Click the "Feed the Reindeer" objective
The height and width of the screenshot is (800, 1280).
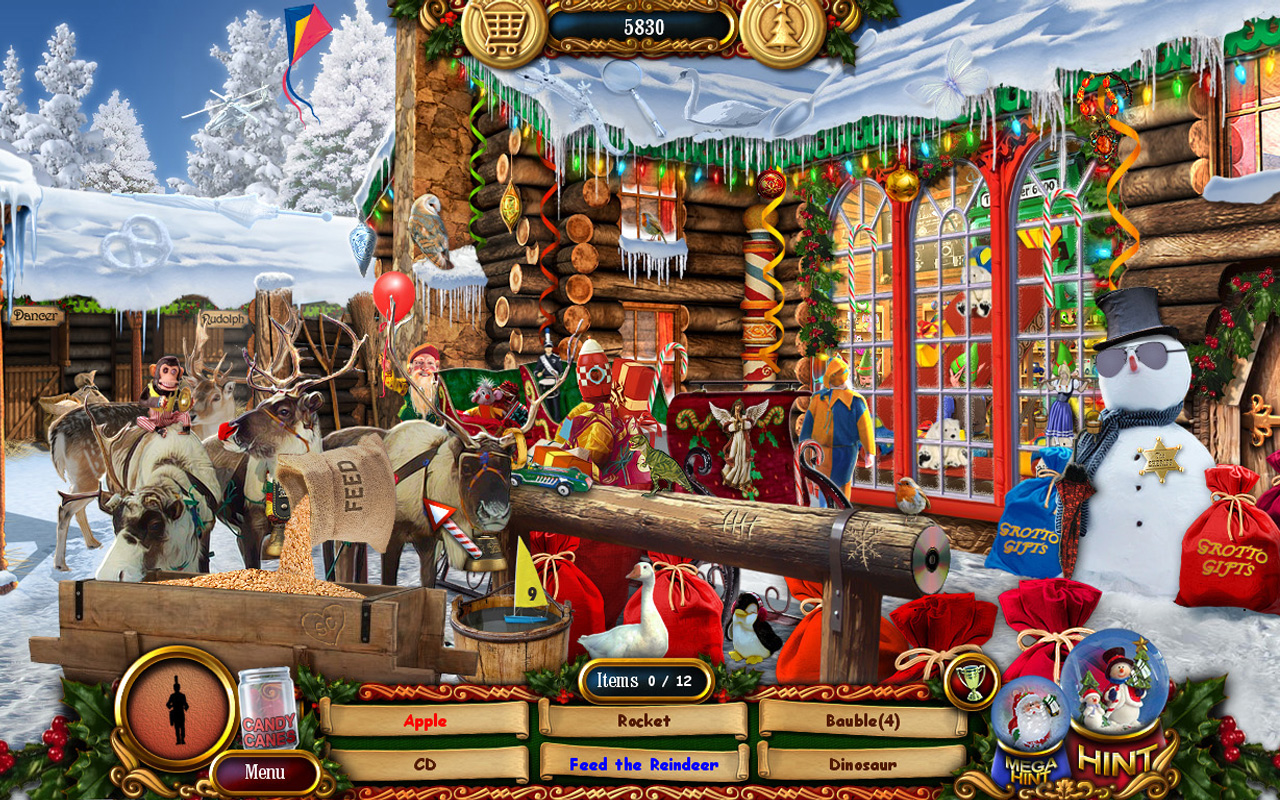pos(643,762)
